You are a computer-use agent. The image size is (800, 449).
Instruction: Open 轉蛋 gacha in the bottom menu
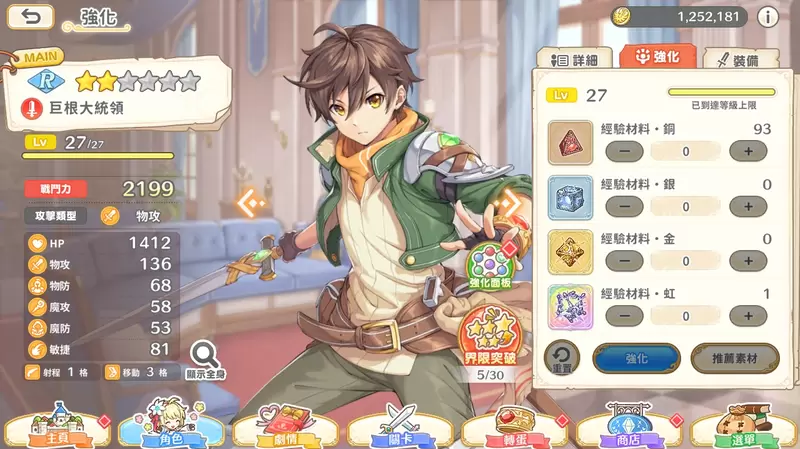(x=514, y=427)
